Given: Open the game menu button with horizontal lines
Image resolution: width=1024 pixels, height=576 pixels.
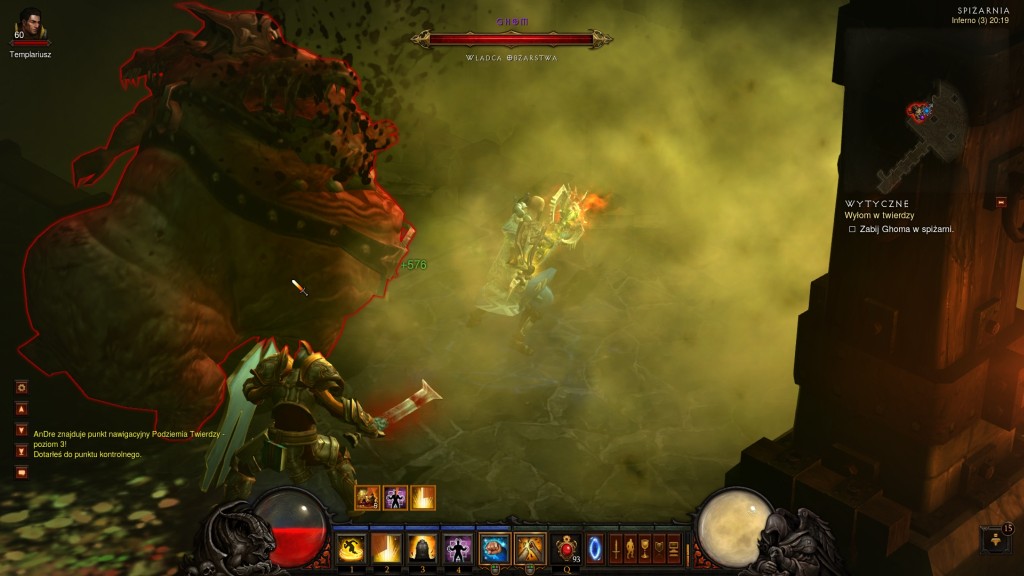Looking at the screenshot, I should point(674,548).
